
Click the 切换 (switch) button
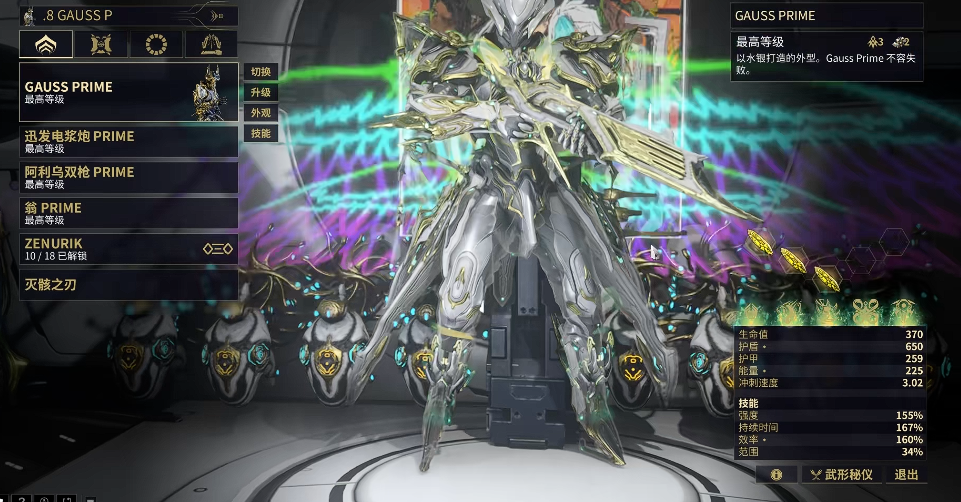260,72
